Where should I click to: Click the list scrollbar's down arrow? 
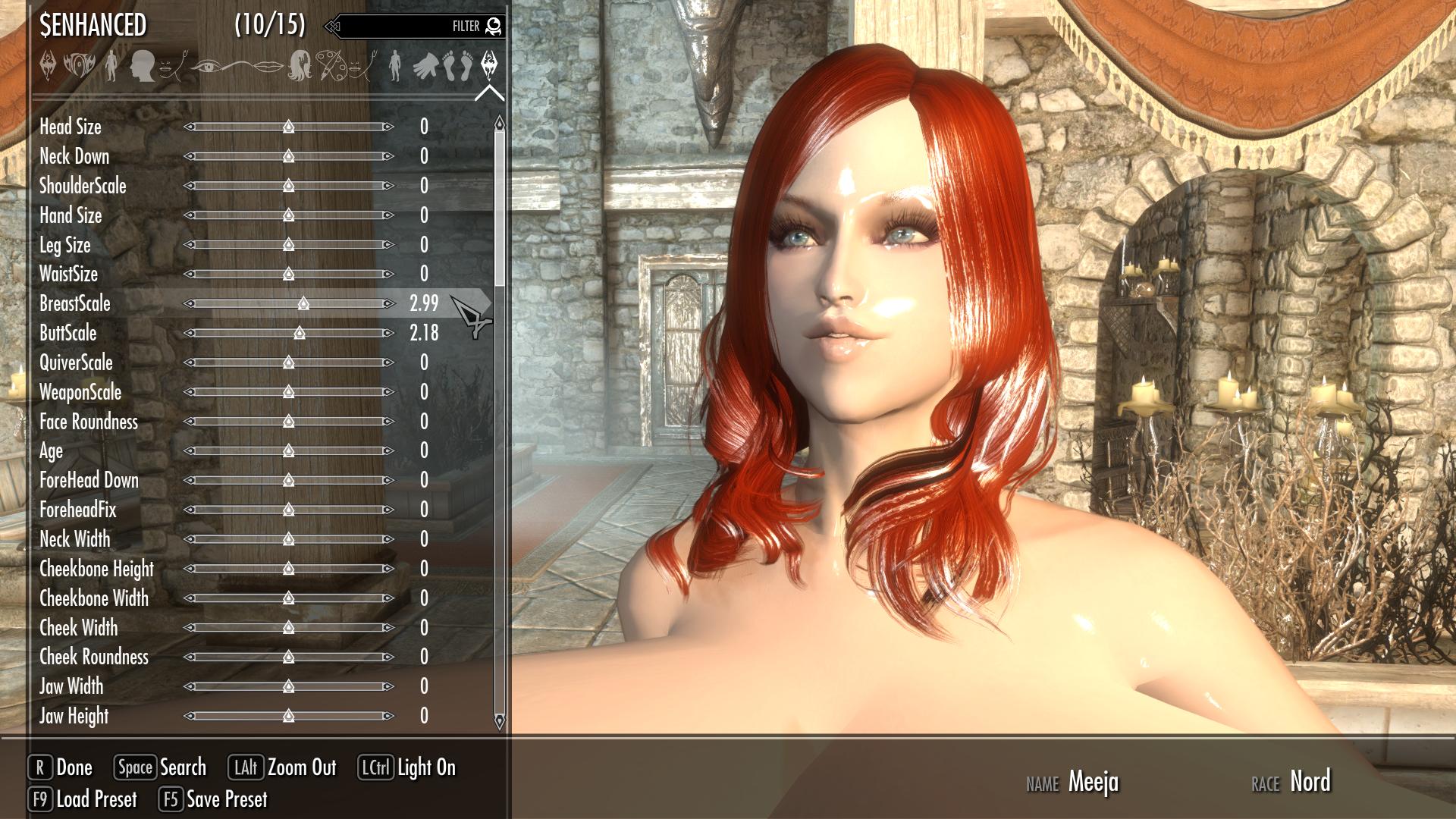[499, 720]
